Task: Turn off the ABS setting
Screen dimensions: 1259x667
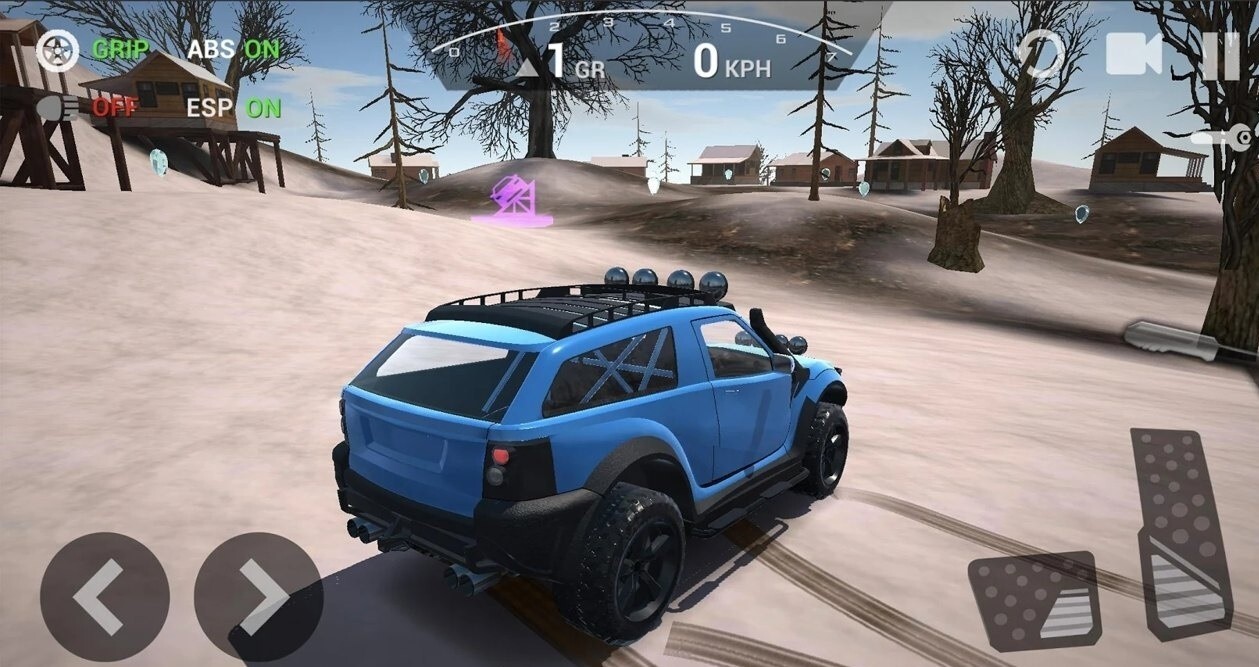Action: (x=234, y=49)
